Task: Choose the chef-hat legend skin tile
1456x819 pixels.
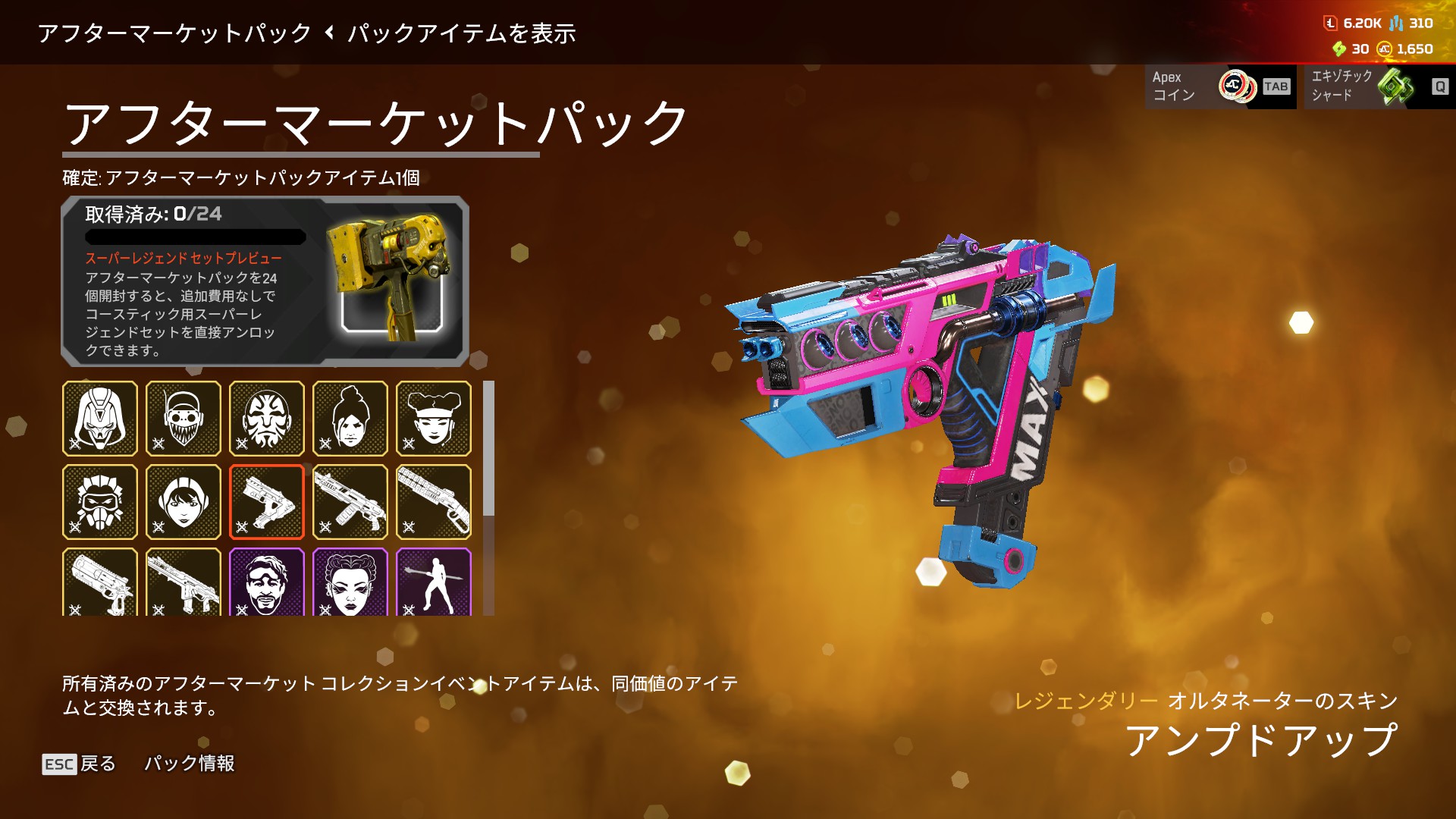Action: click(x=434, y=419)
